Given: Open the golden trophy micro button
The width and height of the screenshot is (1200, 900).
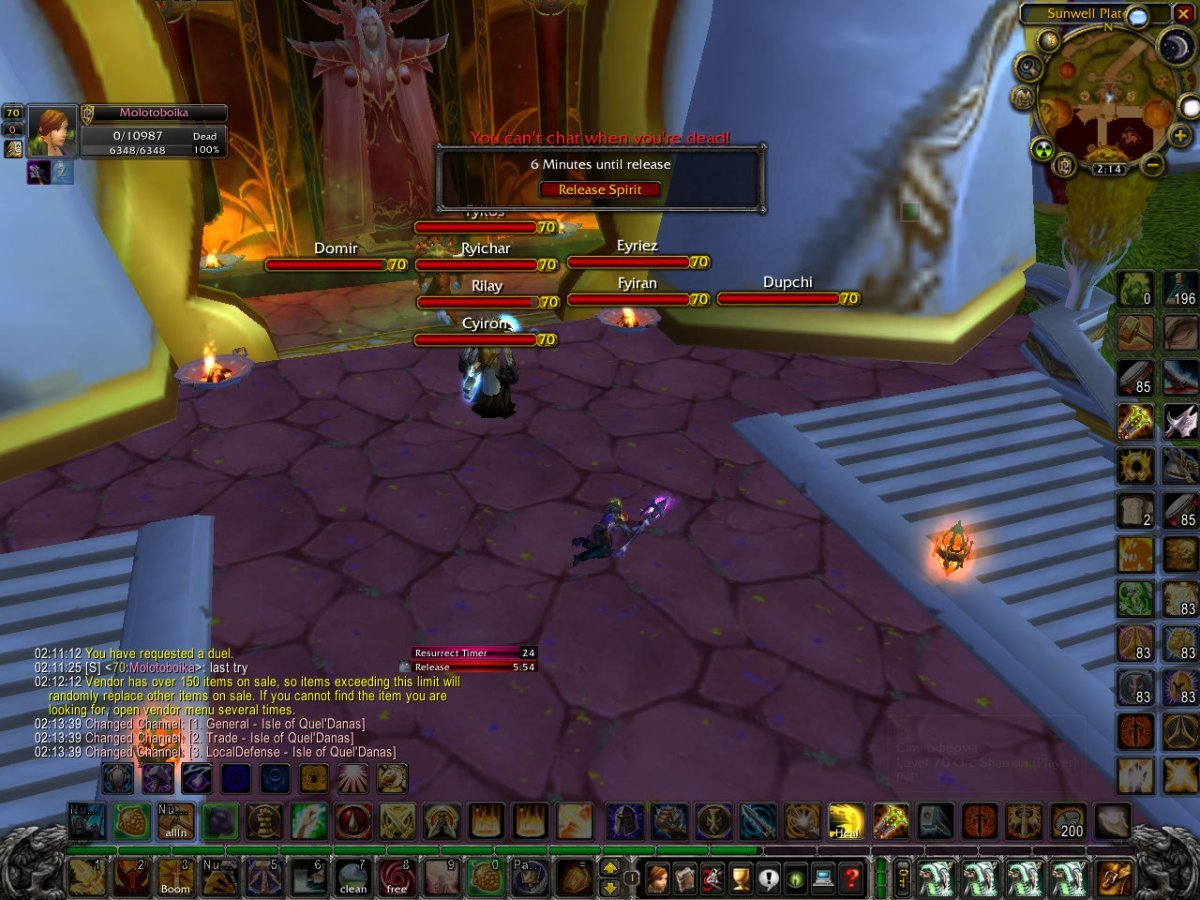Looking at the screenshot, I should (741, 879).
